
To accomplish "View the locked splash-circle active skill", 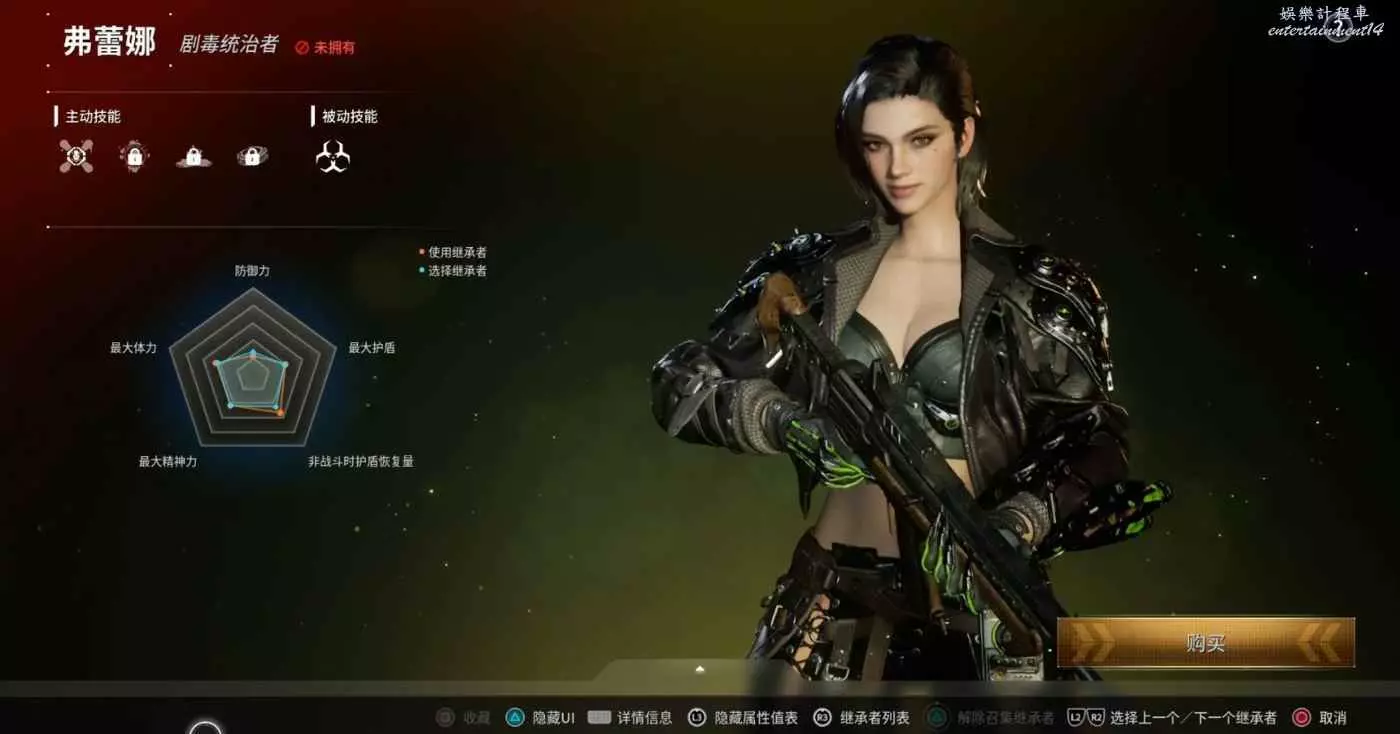I will [x=134, y=156].
